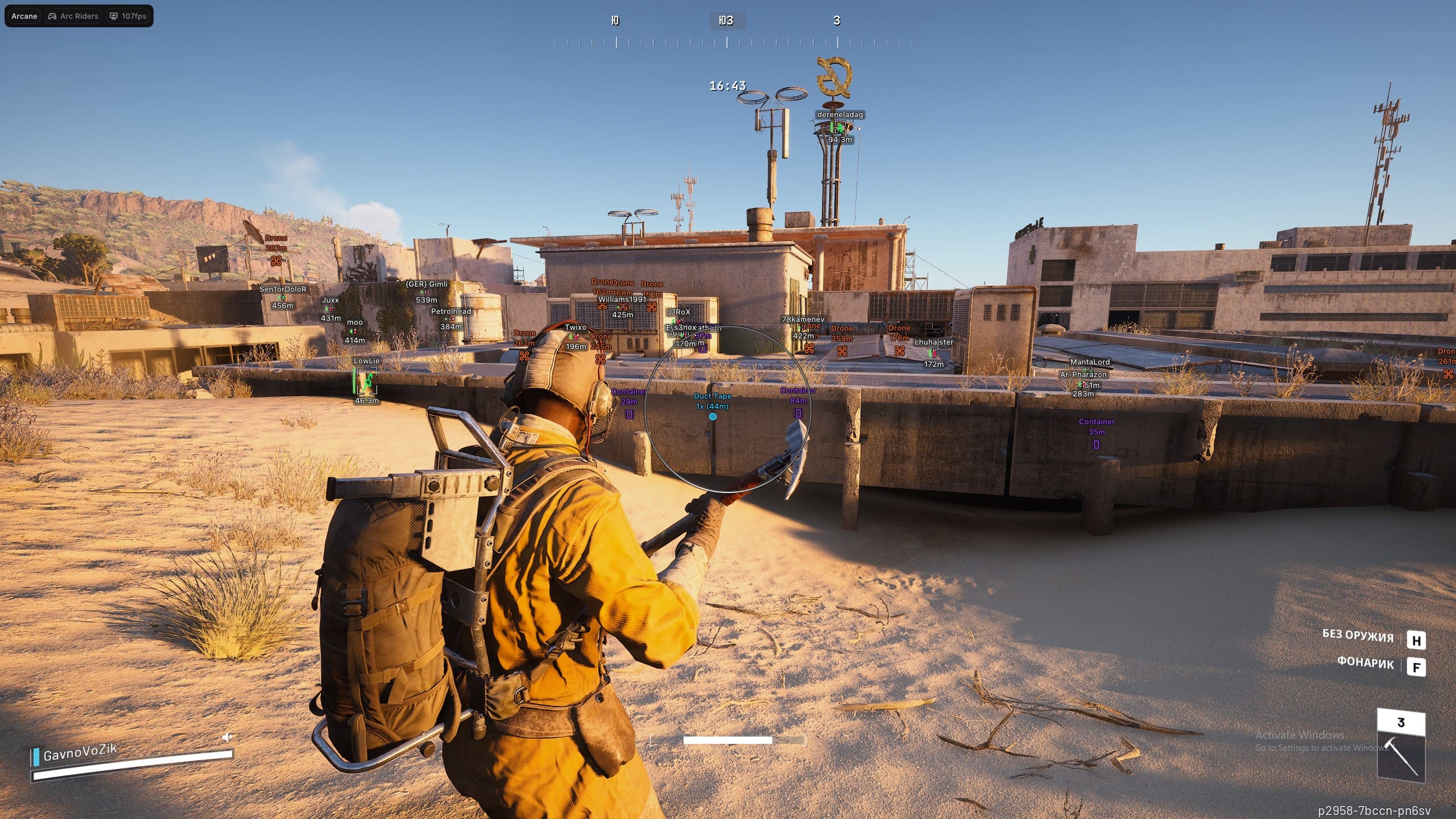1456x819 pixels.
Task: Click the container icon under "Container 35m"
Action: click(1096, 445)
